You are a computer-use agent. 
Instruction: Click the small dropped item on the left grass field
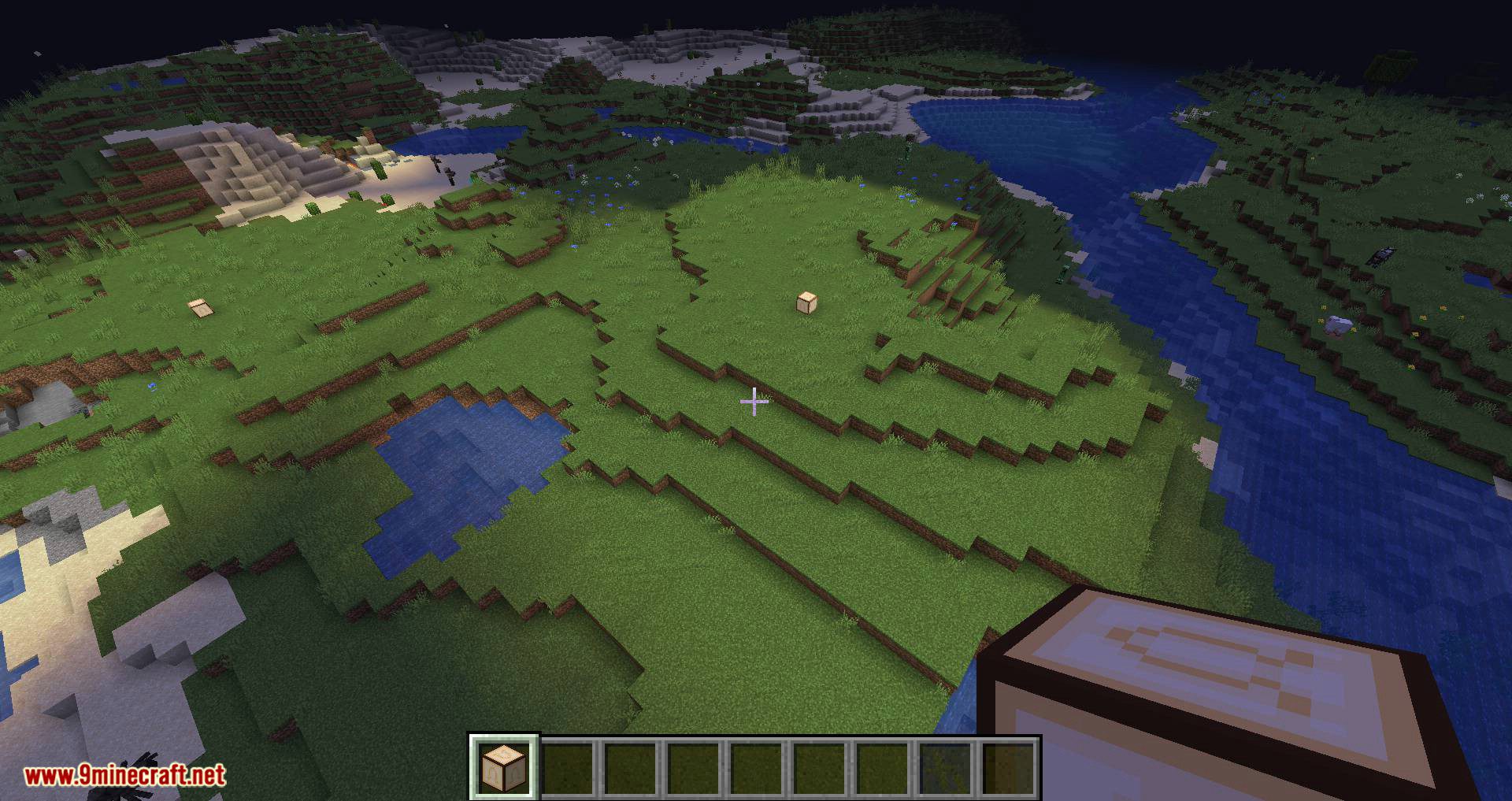coord(200,308)
